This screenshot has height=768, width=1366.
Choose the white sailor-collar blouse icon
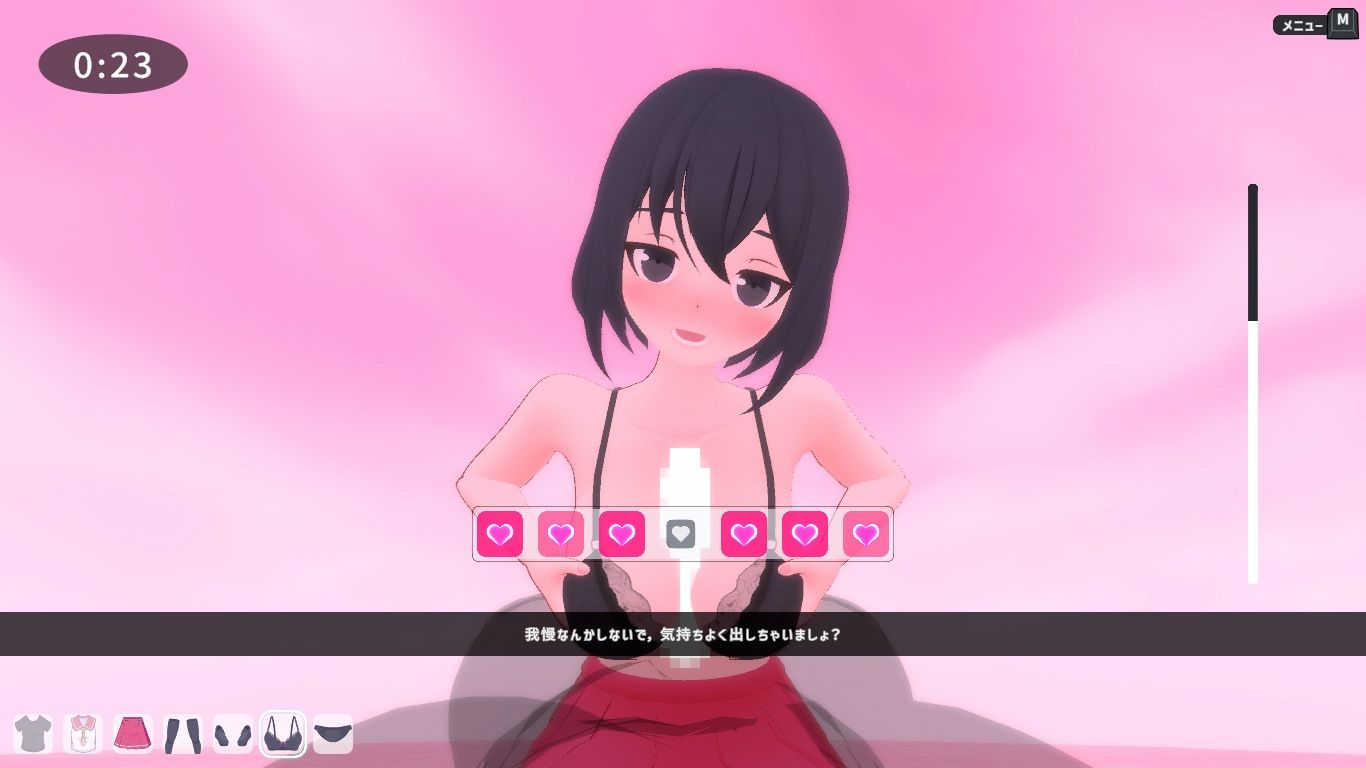[x=83, y=733]
